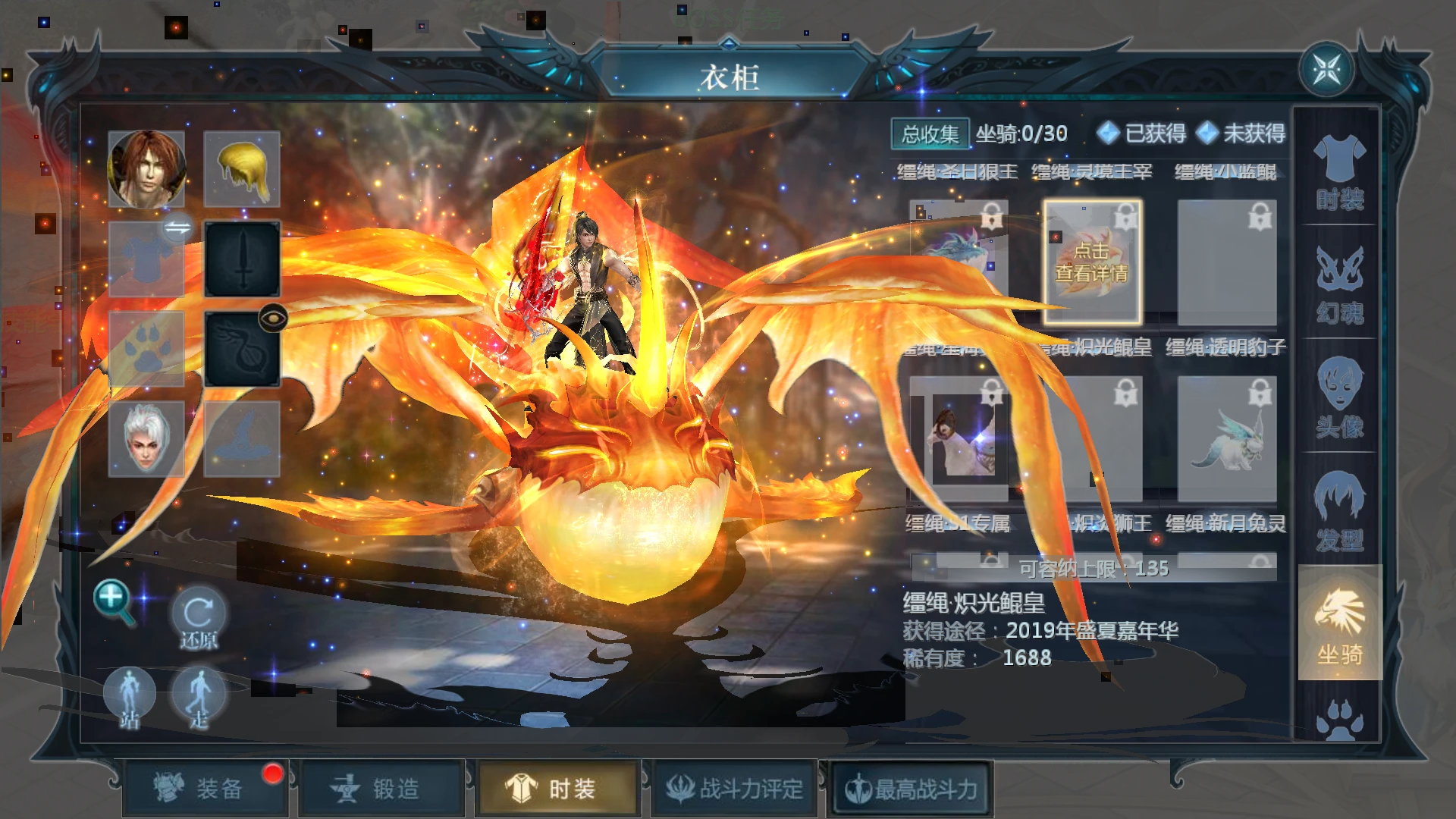Click the star-shaped icon at top right
The height and width of the screenshot is (819, 1456).
point(1328,68)
